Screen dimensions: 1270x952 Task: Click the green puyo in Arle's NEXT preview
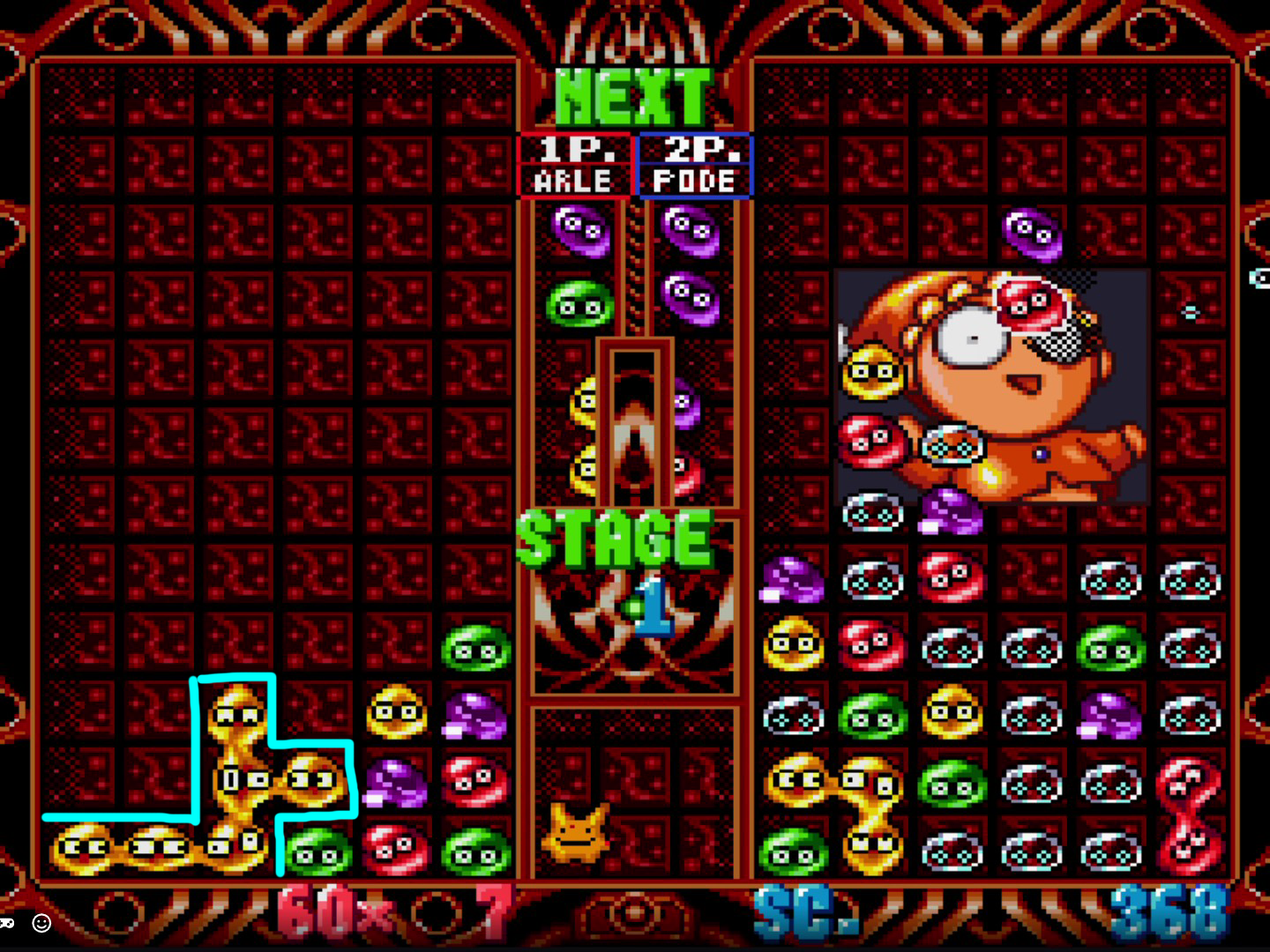(578, 304)
